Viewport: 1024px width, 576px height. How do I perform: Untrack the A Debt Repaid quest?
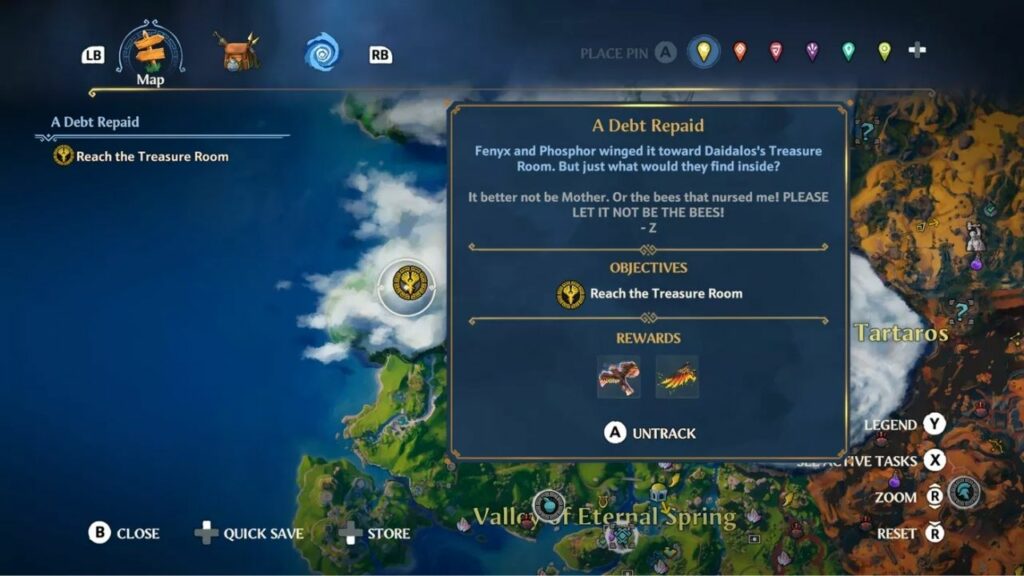(x=650, y=433)
